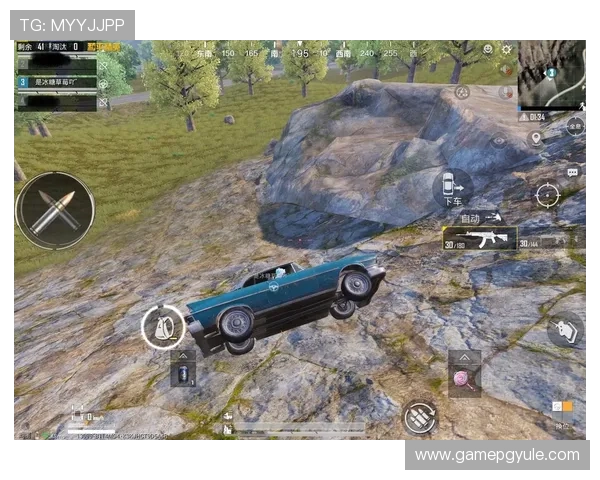
Task: Tap the crosshair aim button
Action: coord(546,195)
